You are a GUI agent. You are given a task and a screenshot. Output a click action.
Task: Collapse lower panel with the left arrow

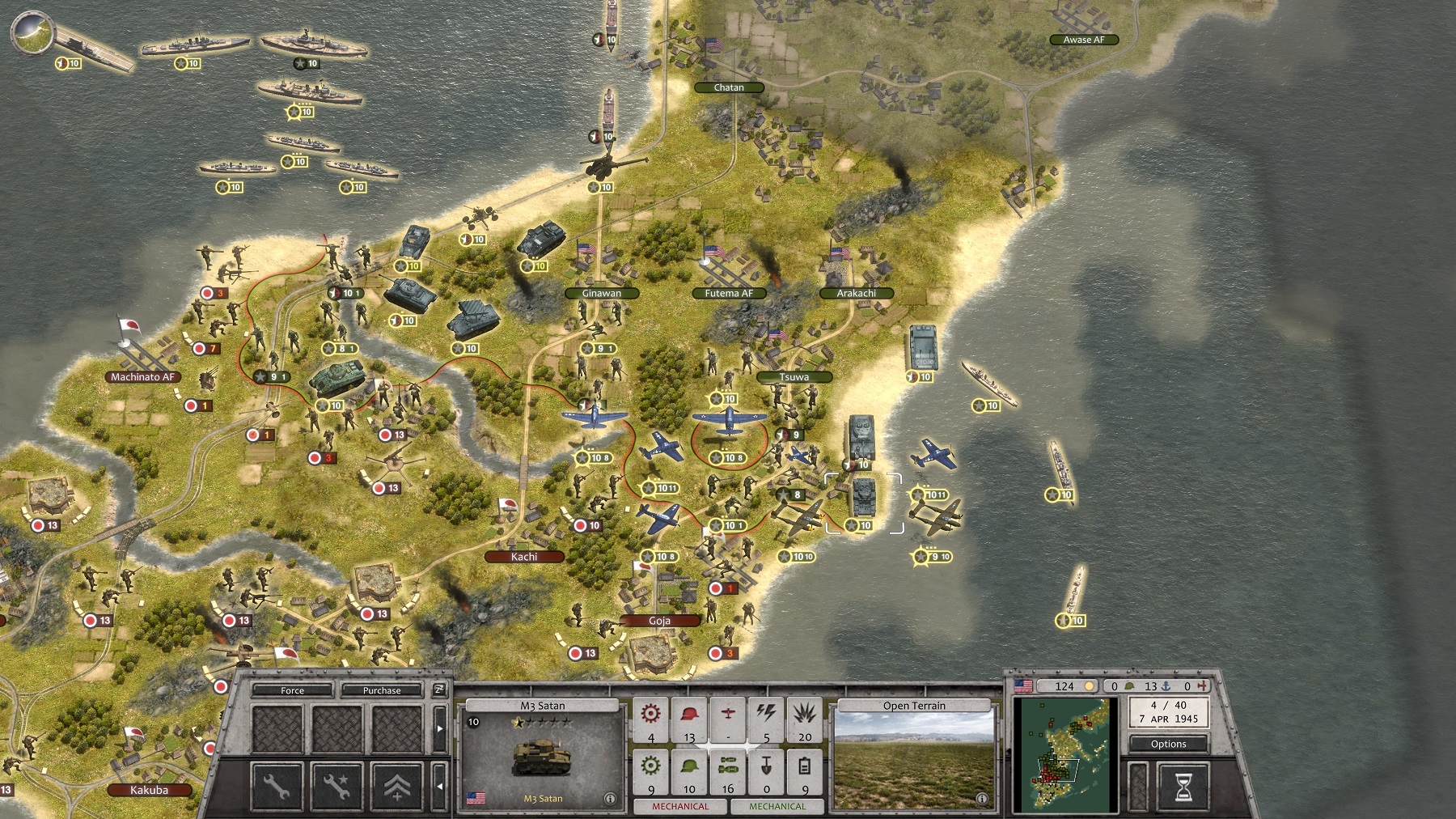point(439,787)
